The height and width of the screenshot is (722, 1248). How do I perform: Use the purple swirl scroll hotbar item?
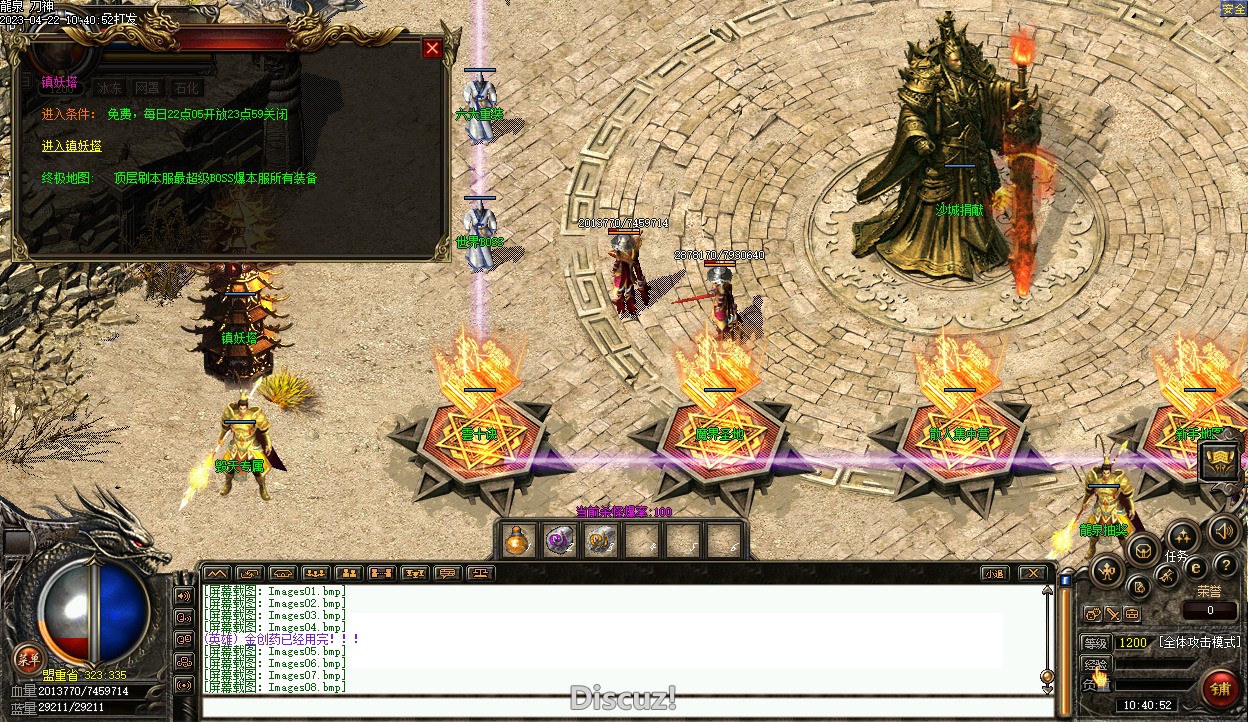pyautogui.click(x=558, y=541)
